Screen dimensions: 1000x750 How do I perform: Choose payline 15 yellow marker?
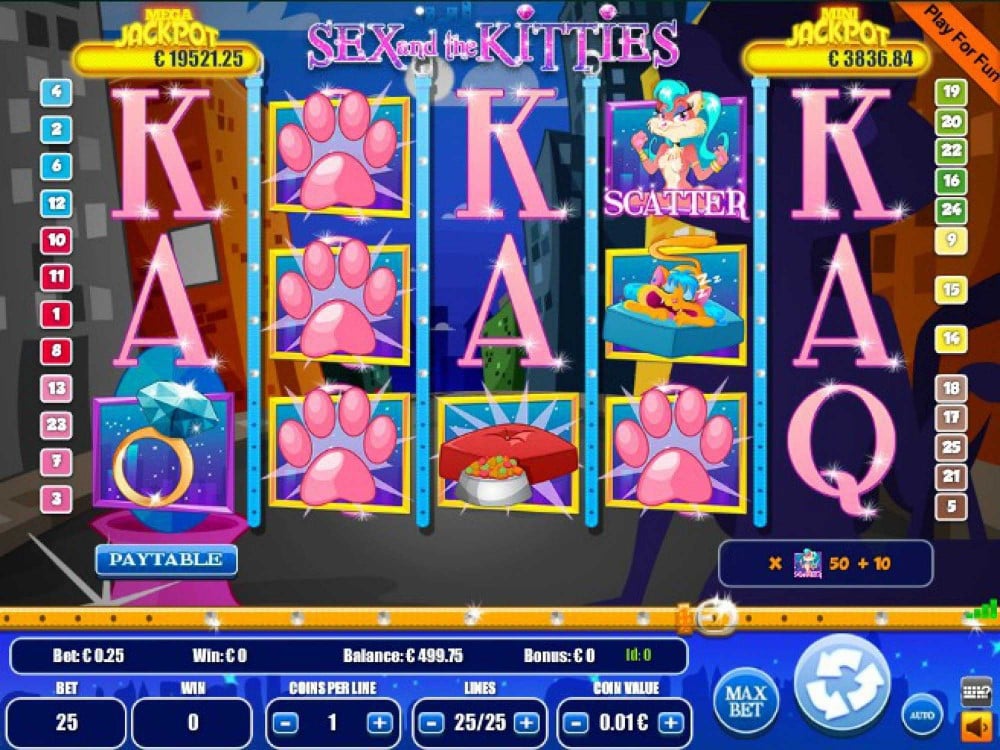(x=950, y=291)
